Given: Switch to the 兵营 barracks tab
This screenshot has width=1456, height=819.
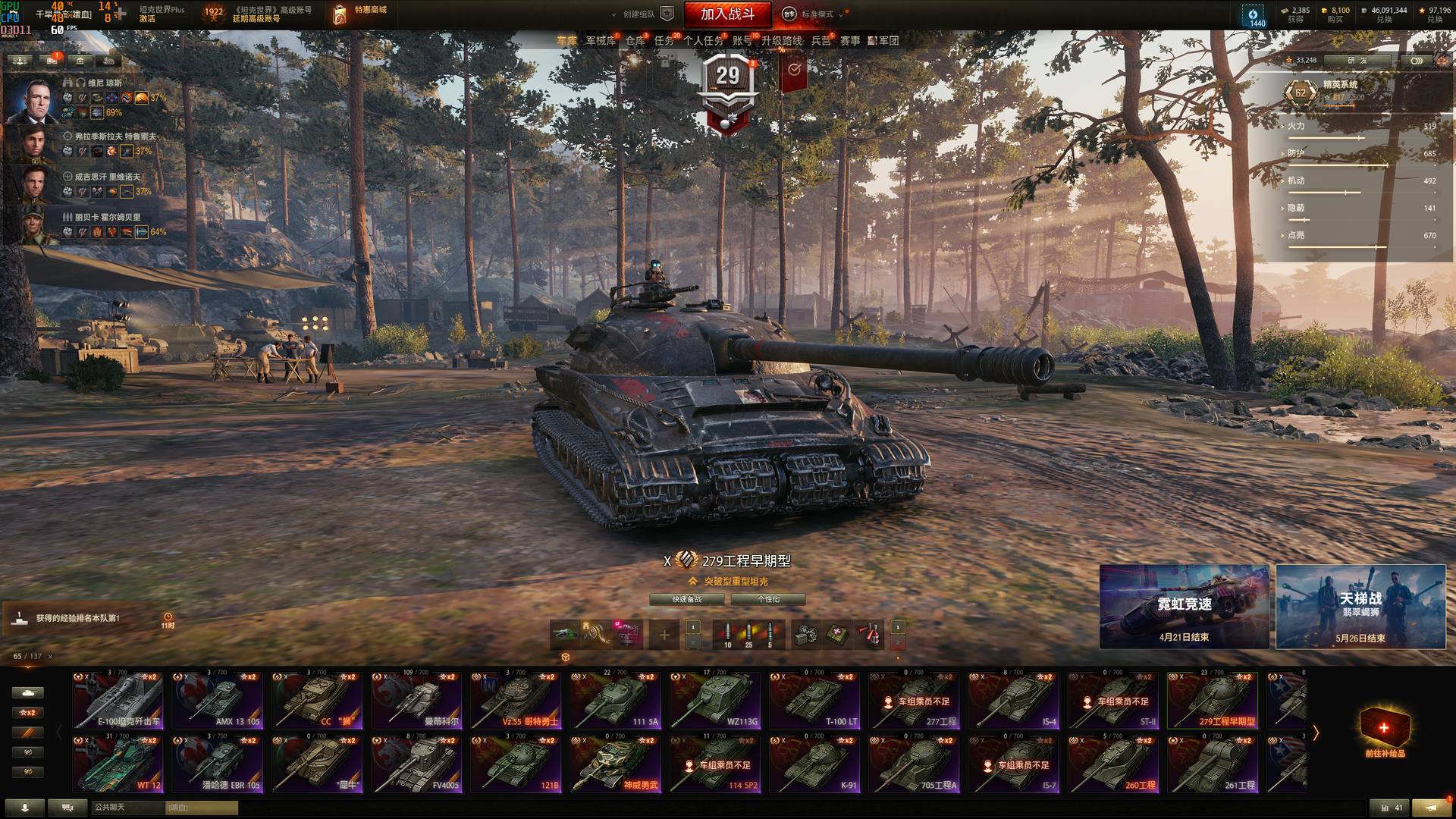Looking at the screenshot, I should [821, 41].
